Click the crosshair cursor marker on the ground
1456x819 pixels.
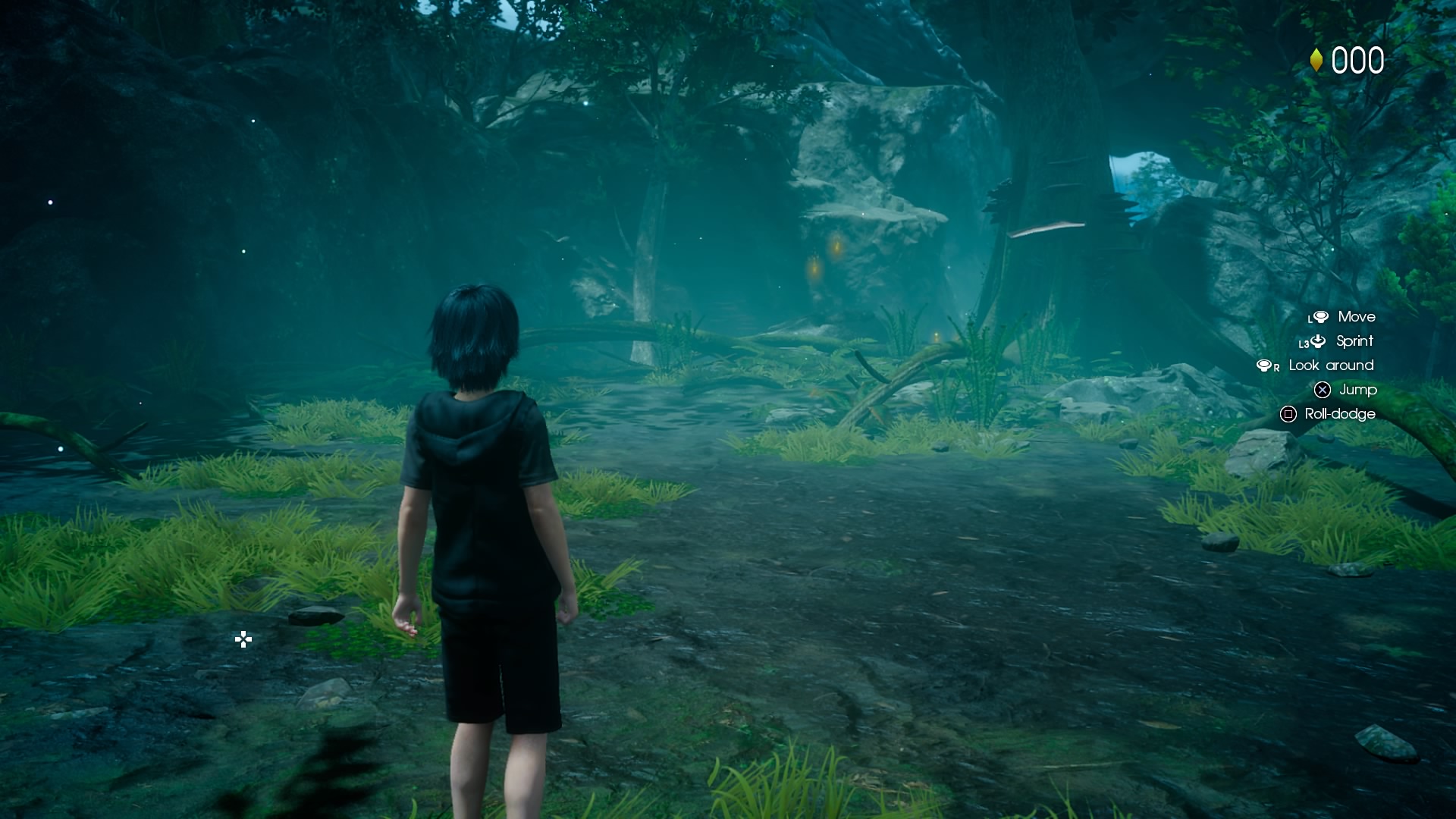coord(243,641)
